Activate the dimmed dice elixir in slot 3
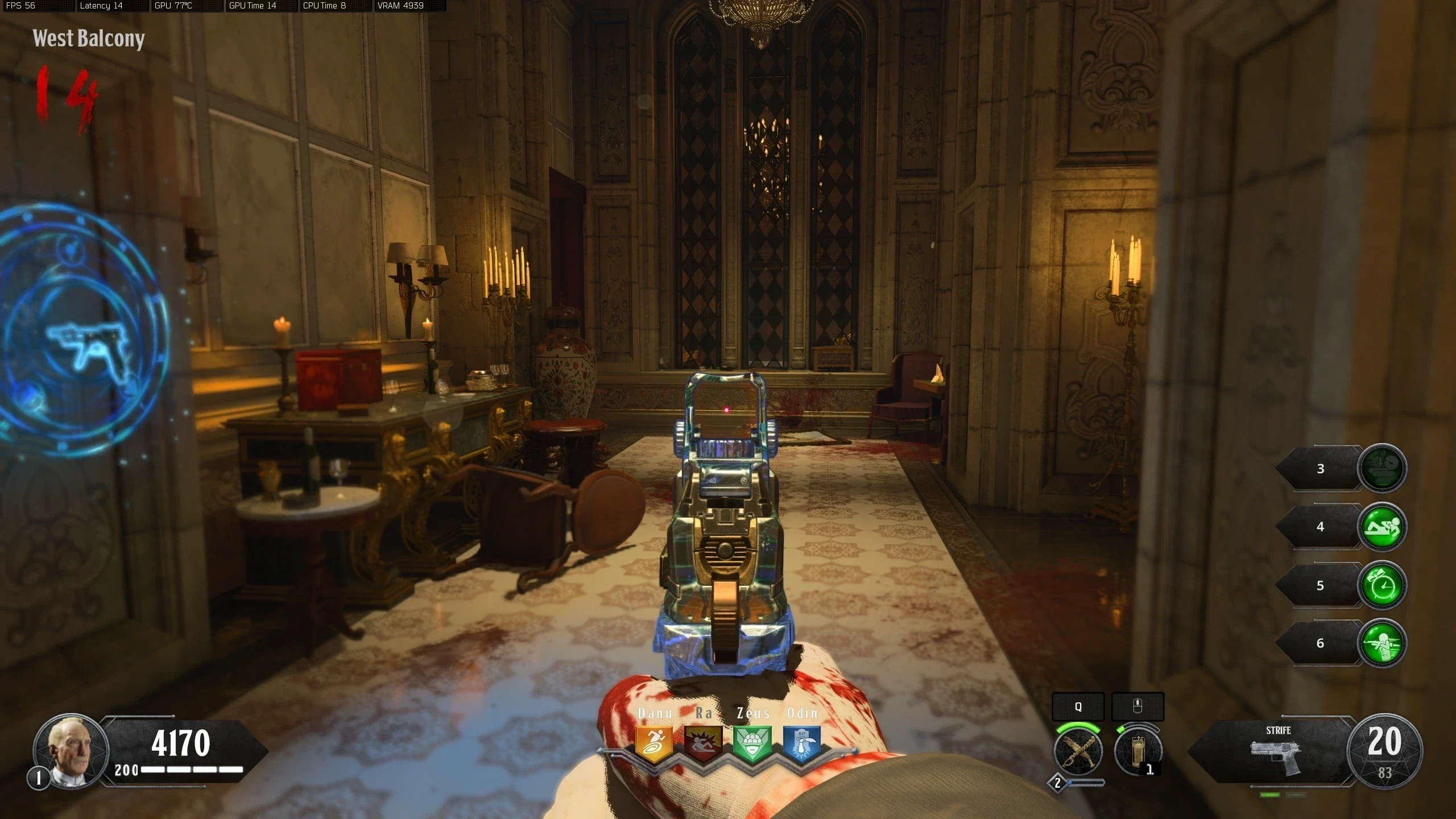 1382,469
